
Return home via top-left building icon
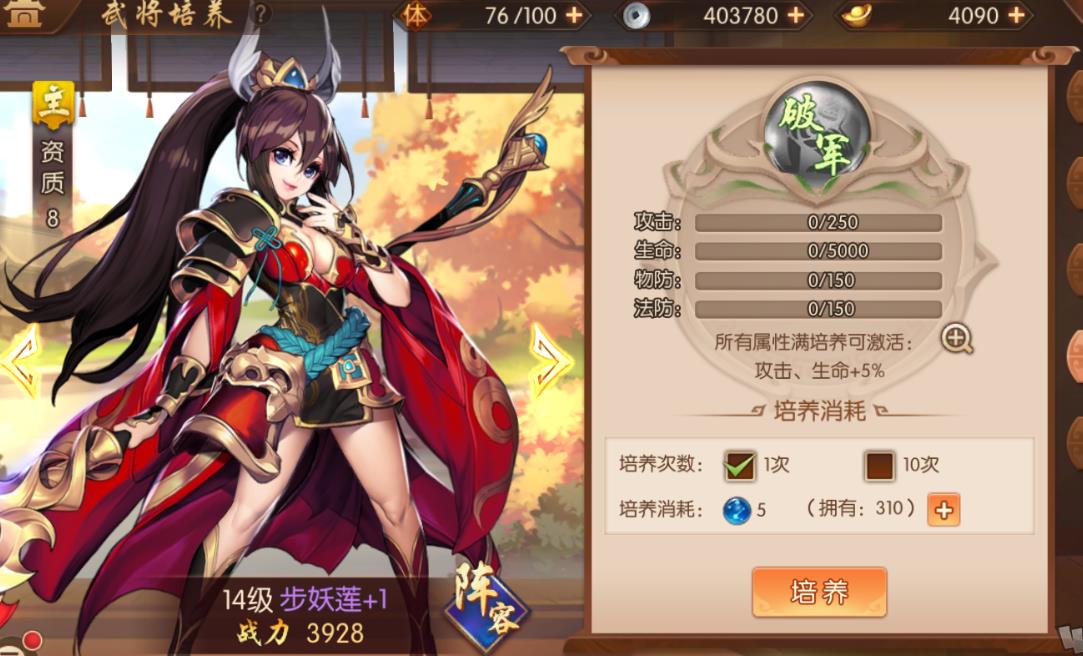[x=25, y=15]
